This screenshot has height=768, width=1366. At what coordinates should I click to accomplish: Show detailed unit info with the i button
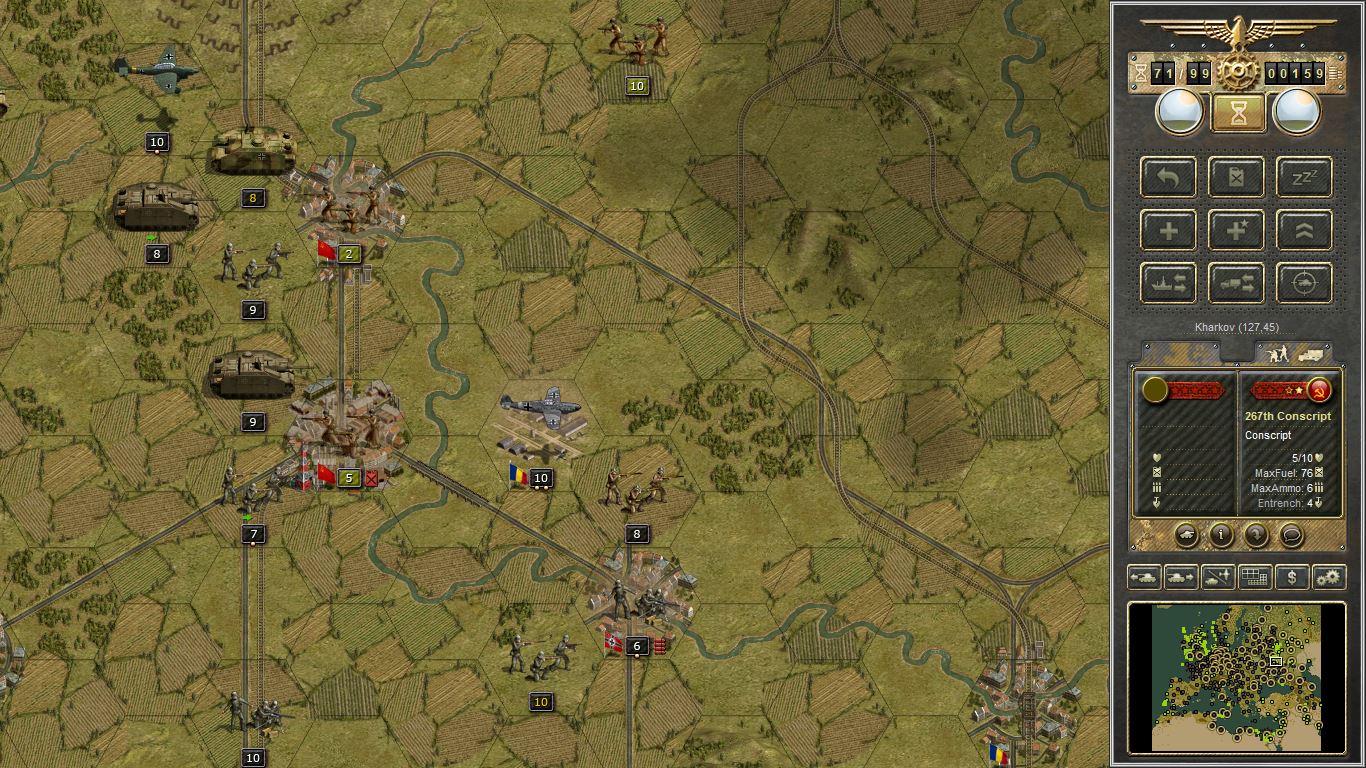[x=1221, y=537]
